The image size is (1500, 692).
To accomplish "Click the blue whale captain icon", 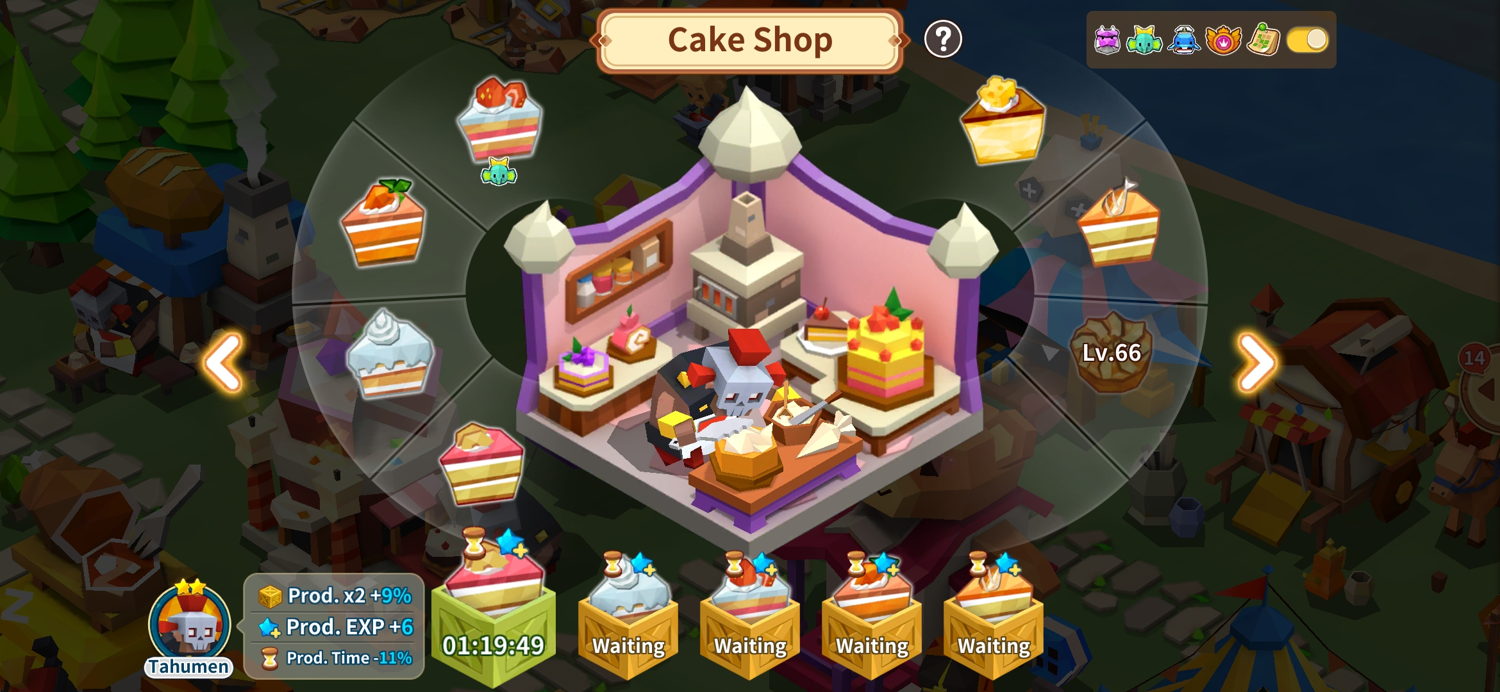I will pos(1184,40).
